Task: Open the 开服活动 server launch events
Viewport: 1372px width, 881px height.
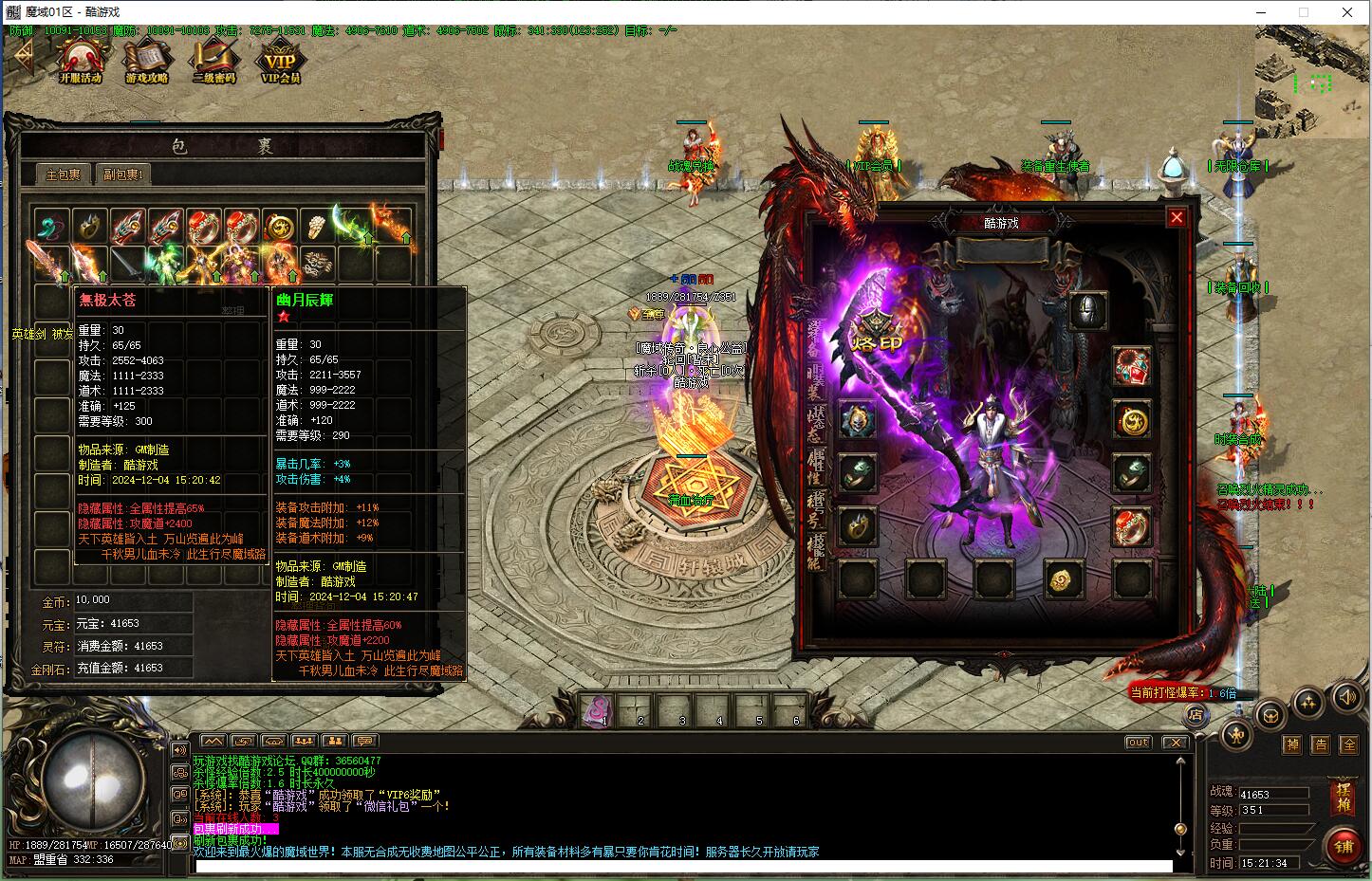Action: (x=80, y=62)
